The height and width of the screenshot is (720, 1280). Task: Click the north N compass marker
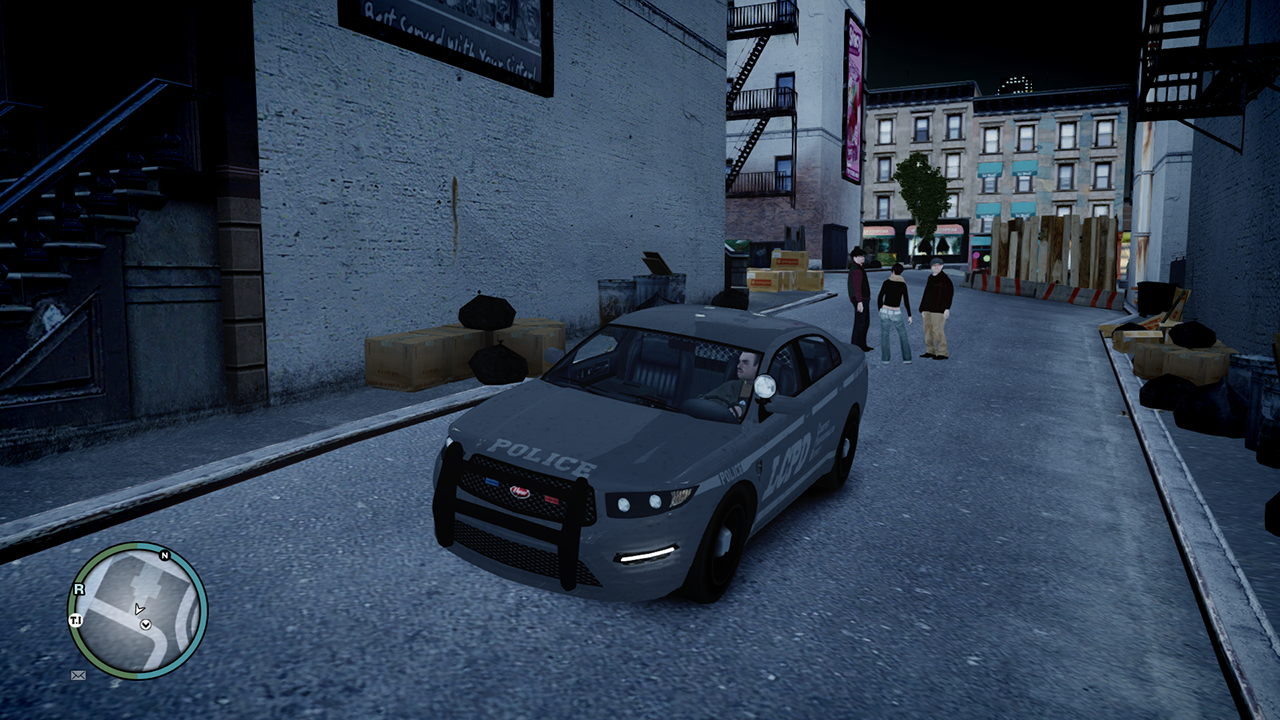point(164,556)
